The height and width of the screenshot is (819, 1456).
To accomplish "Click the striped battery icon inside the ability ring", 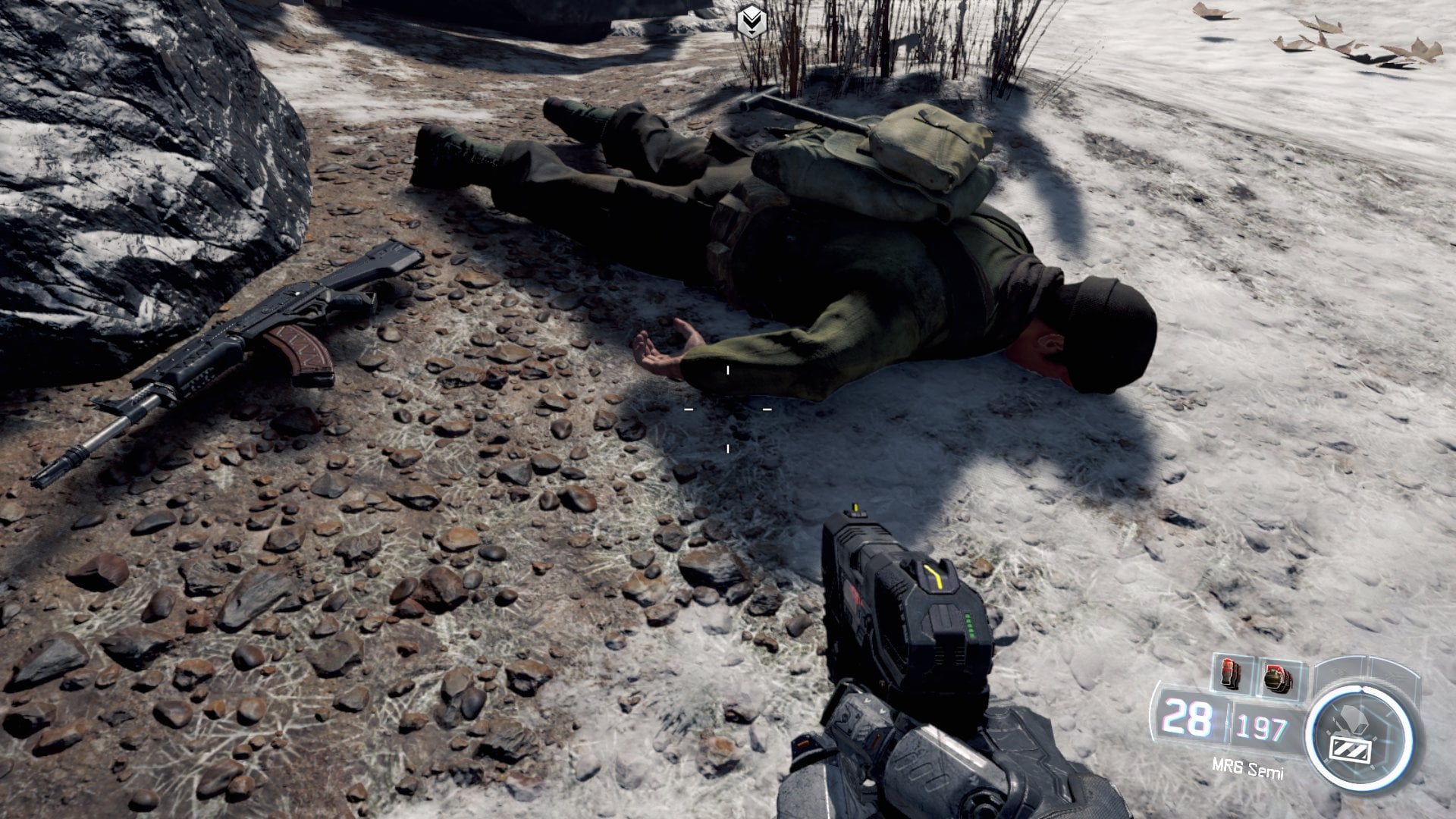I will point(1350,749).
